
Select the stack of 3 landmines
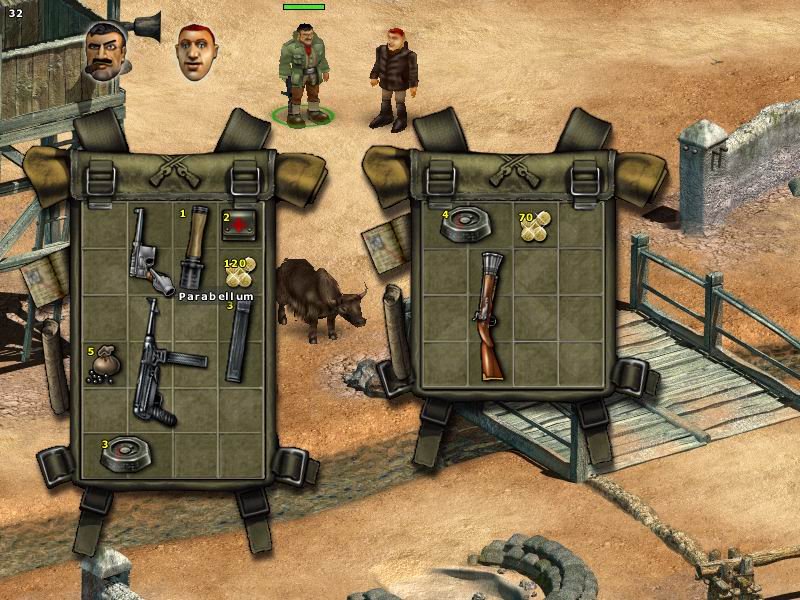point(127,455)
